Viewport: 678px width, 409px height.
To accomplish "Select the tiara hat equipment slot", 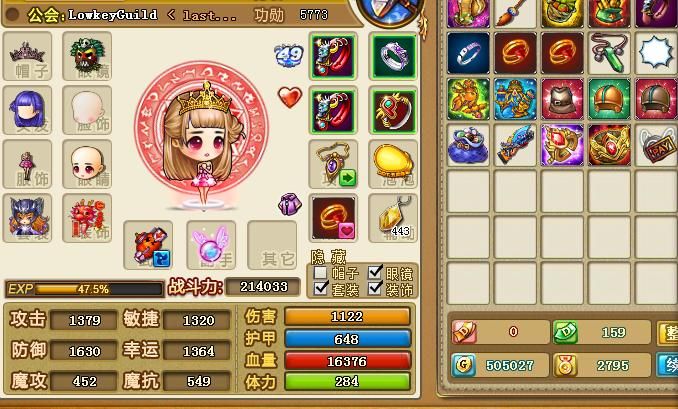I will pyautogui.click(x=28, y=56).
